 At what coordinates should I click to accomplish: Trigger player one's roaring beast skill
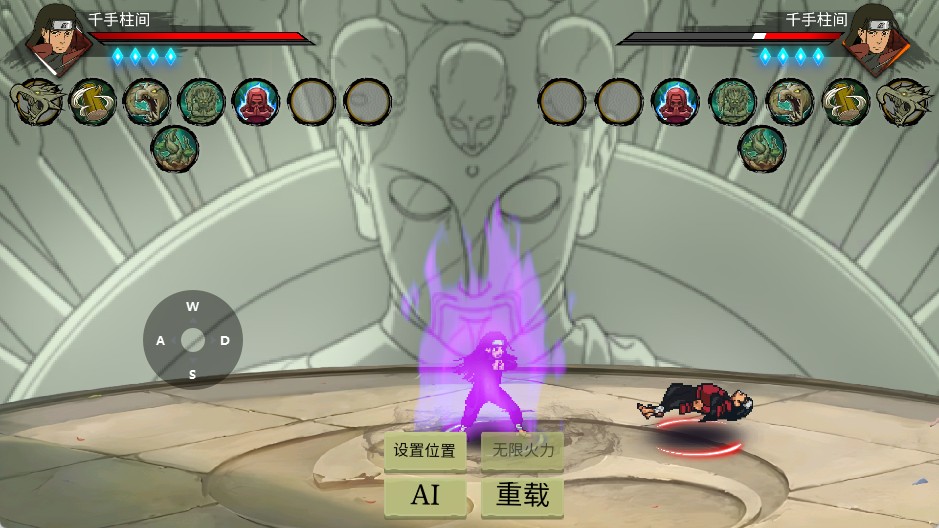(147, 101)
